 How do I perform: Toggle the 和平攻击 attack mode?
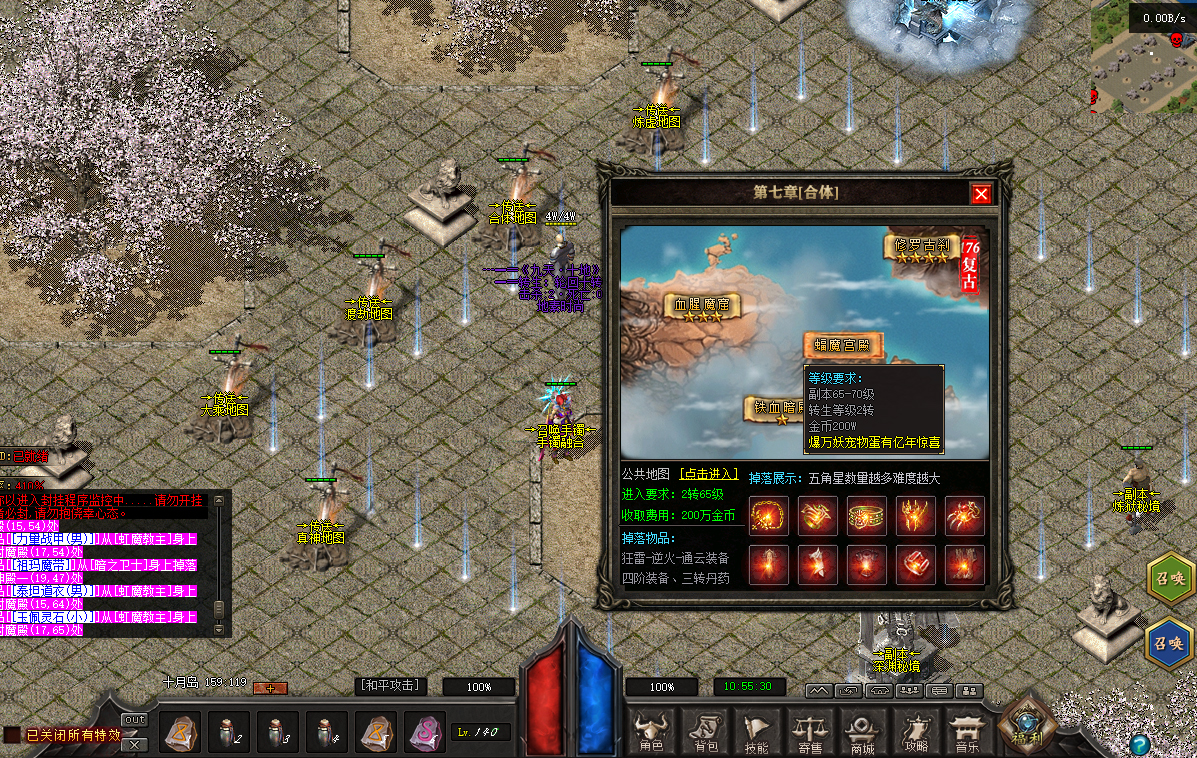(391, 686)
